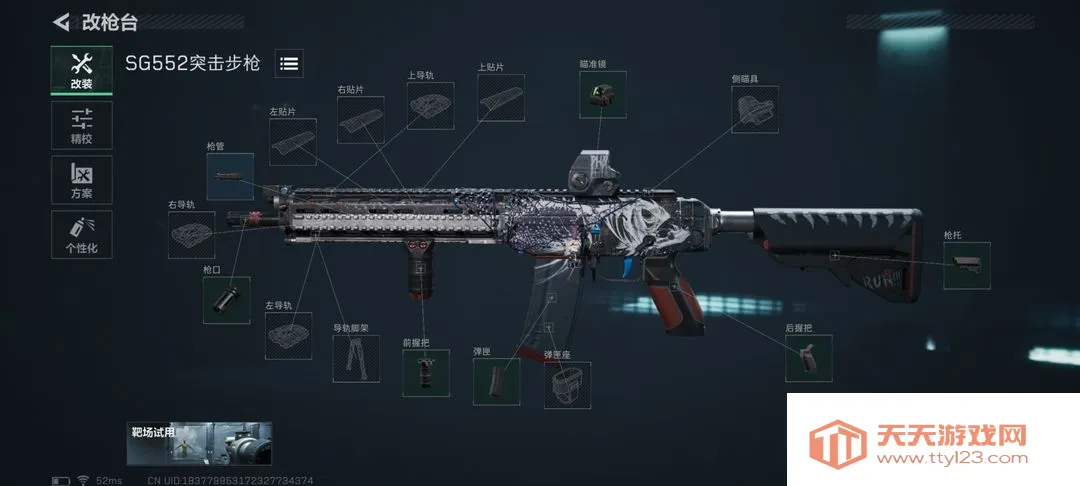Viewport: 1080px width, 486px height.
Task: Switch to the 改装 tab
Action: [81, 70]
